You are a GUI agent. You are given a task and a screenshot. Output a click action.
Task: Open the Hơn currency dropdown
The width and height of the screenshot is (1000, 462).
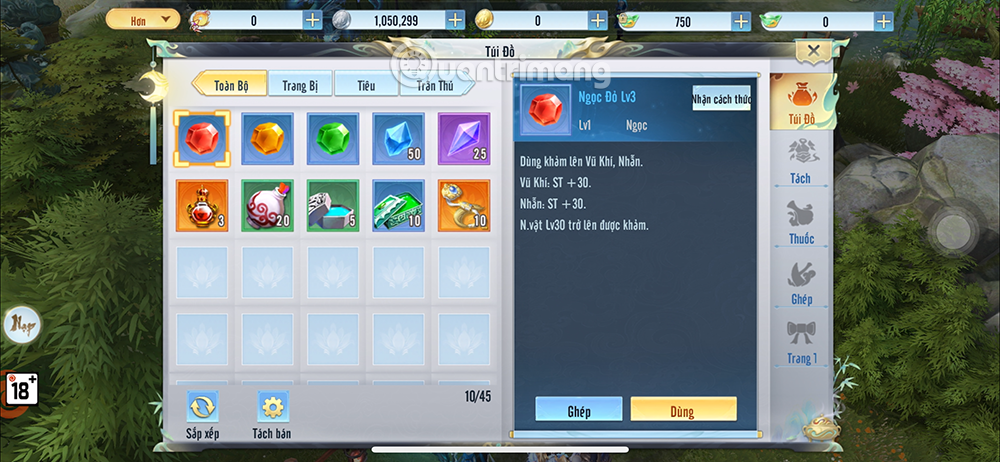click(142, 19)
